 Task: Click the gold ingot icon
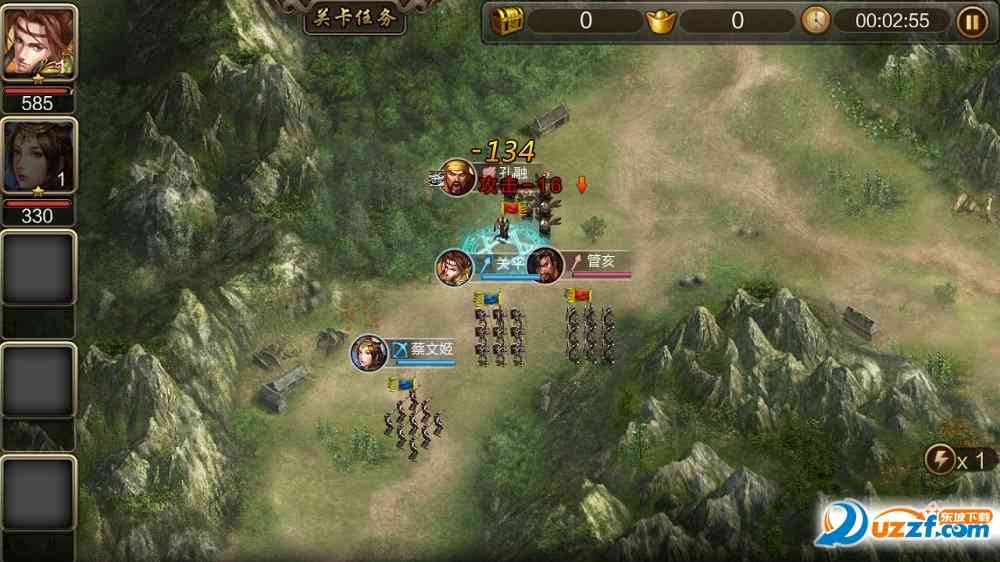[x=661, y=20]
